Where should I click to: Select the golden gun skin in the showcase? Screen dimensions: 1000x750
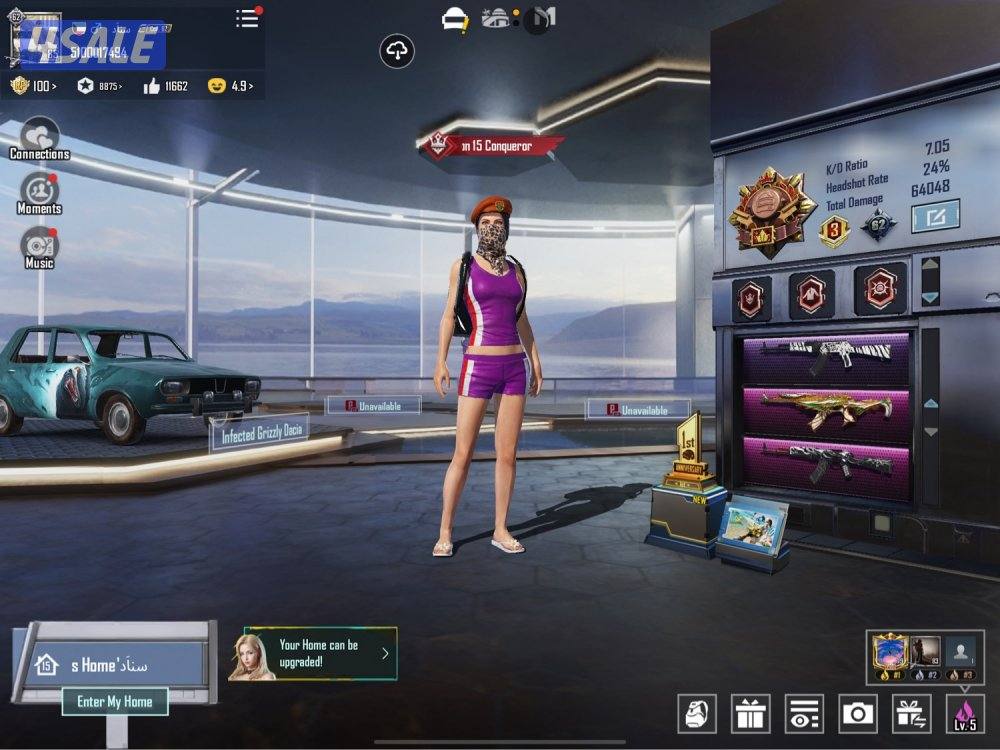pyautogui.click(x=825, y=407)
